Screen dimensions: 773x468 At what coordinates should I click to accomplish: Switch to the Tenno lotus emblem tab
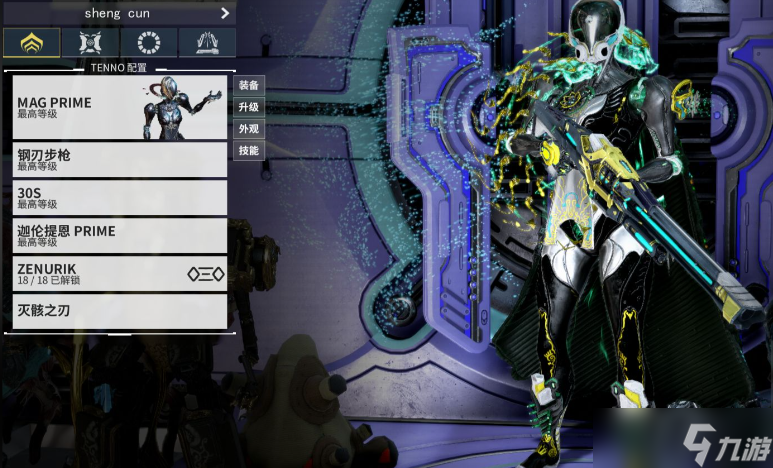[31, 43]
